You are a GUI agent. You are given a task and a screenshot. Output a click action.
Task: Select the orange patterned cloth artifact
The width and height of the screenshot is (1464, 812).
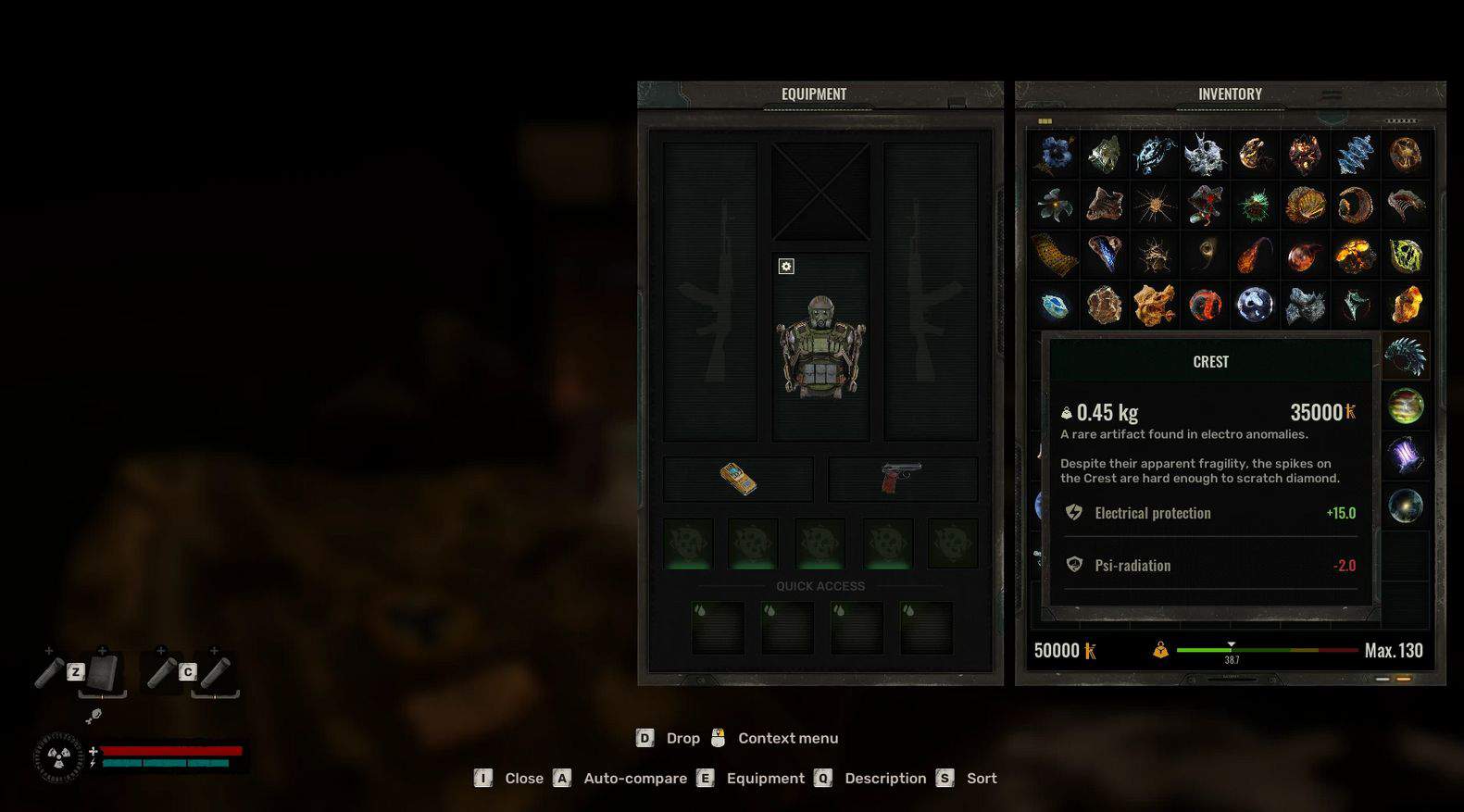[1055, 256]
